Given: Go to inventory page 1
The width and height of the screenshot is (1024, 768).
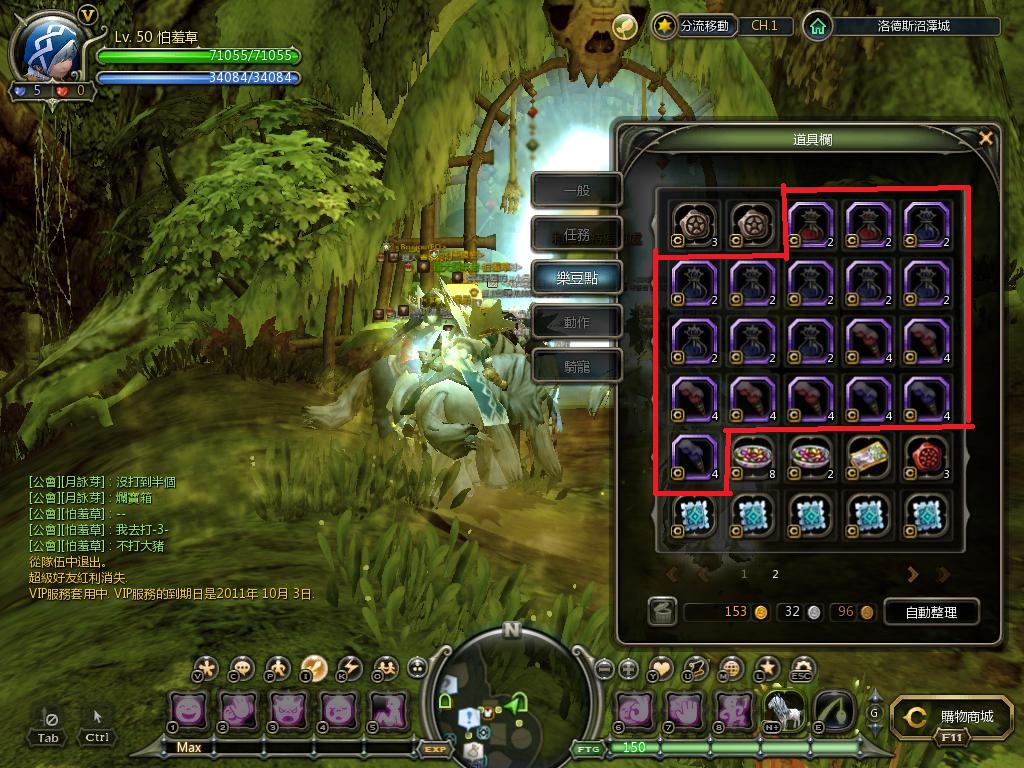Looking at the screenshot, I should [744, 575].
